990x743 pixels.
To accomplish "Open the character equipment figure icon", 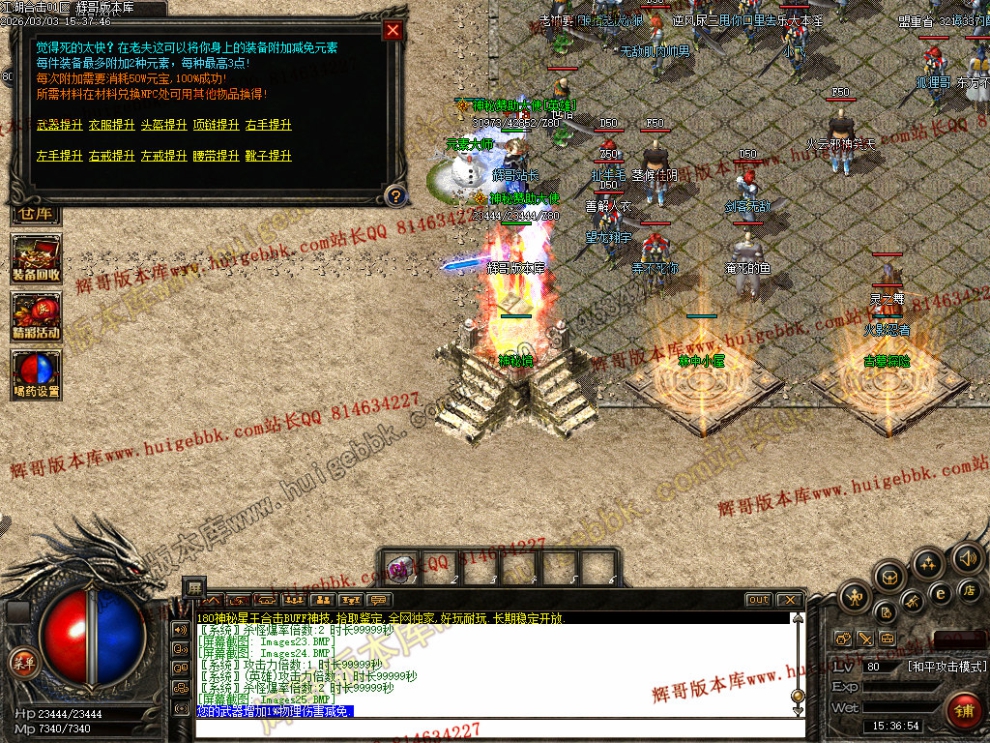I will (853, 598).
